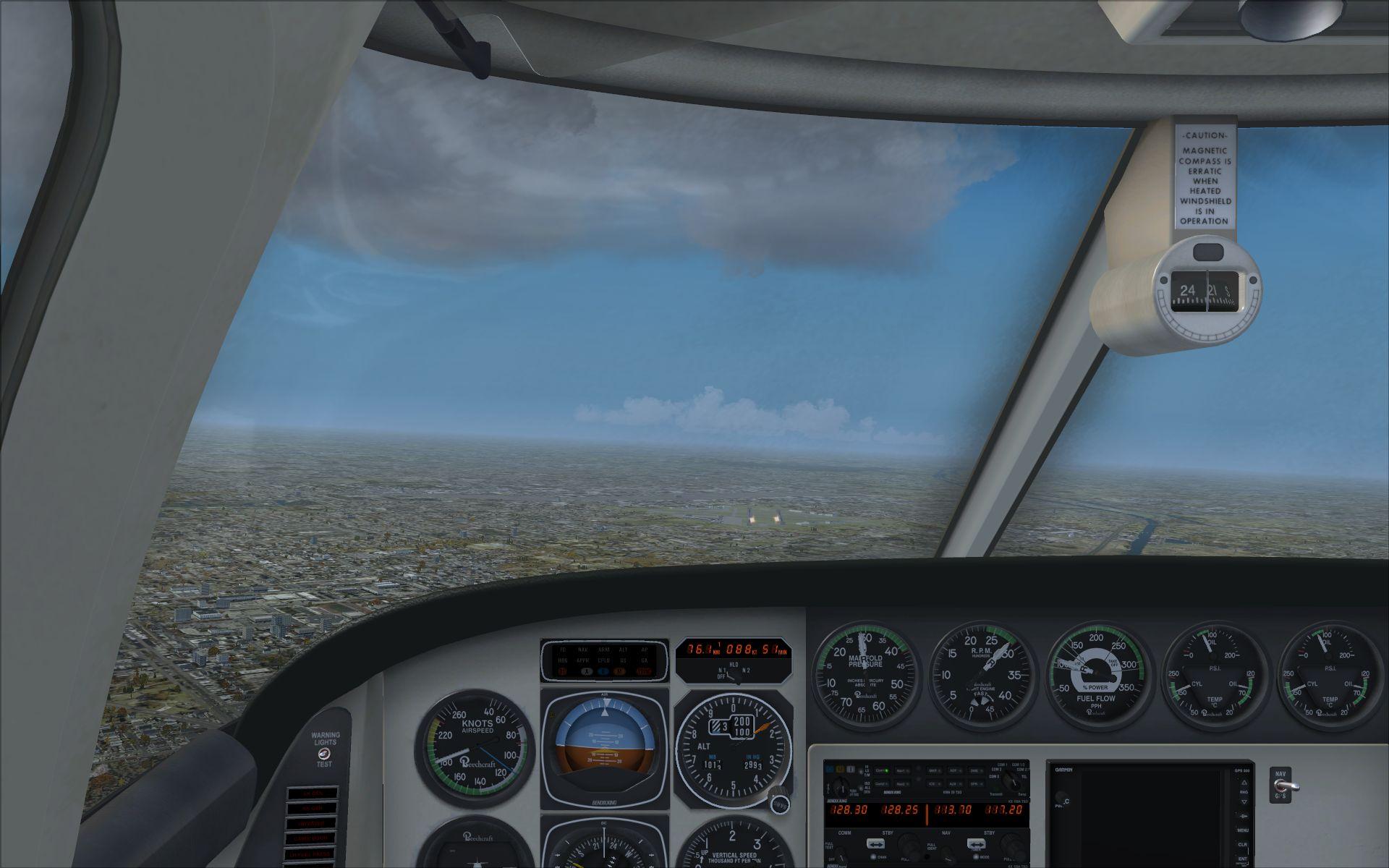The height and width of the screenshot is (868, 1389).
Task: Click the GPS CLR button
Action: tap(1243, 844)
